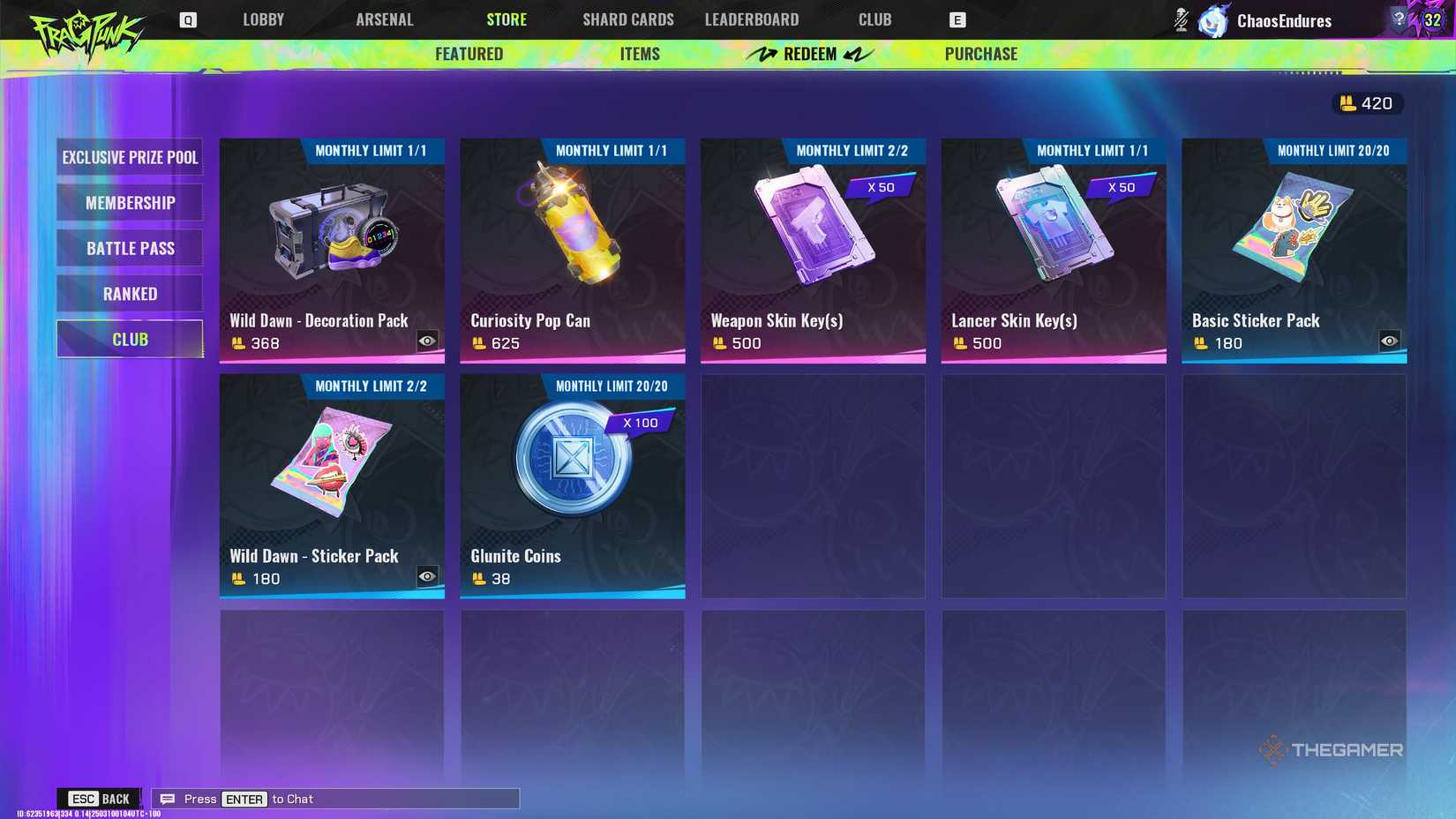Preview the Basic Sticker Pack contents
The image size is (1456, 819).
[1391, 340]
